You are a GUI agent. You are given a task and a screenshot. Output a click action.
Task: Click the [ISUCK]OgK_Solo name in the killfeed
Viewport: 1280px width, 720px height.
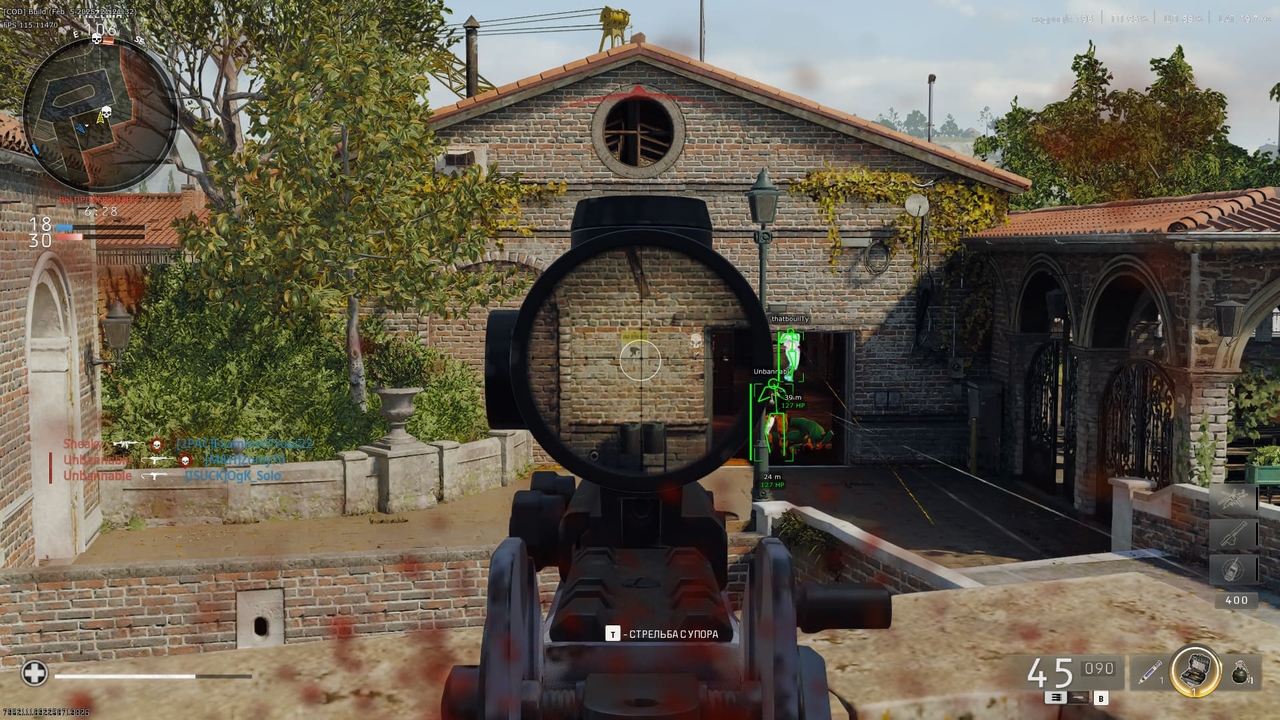233,475
